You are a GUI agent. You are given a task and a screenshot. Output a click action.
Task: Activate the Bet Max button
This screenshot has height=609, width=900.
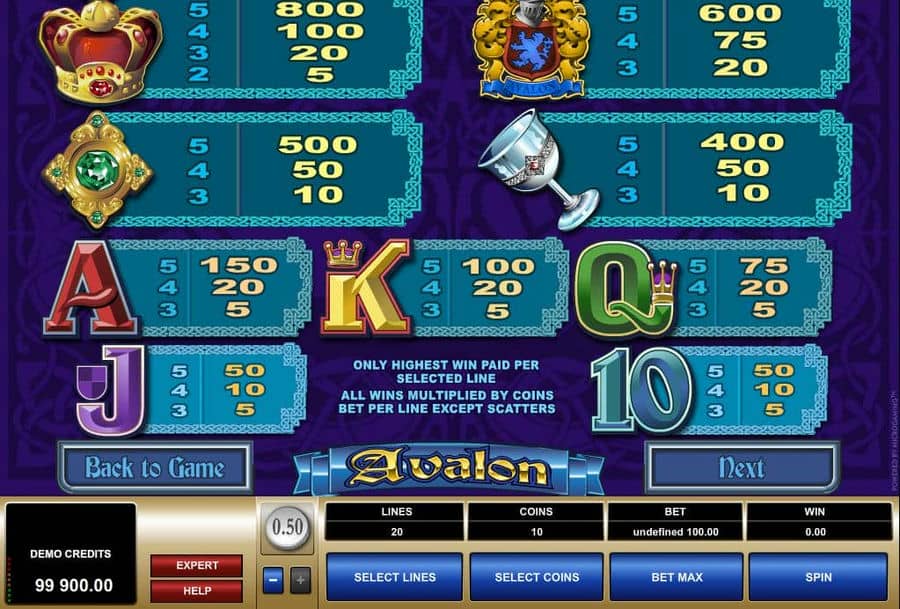pos(677,577)
